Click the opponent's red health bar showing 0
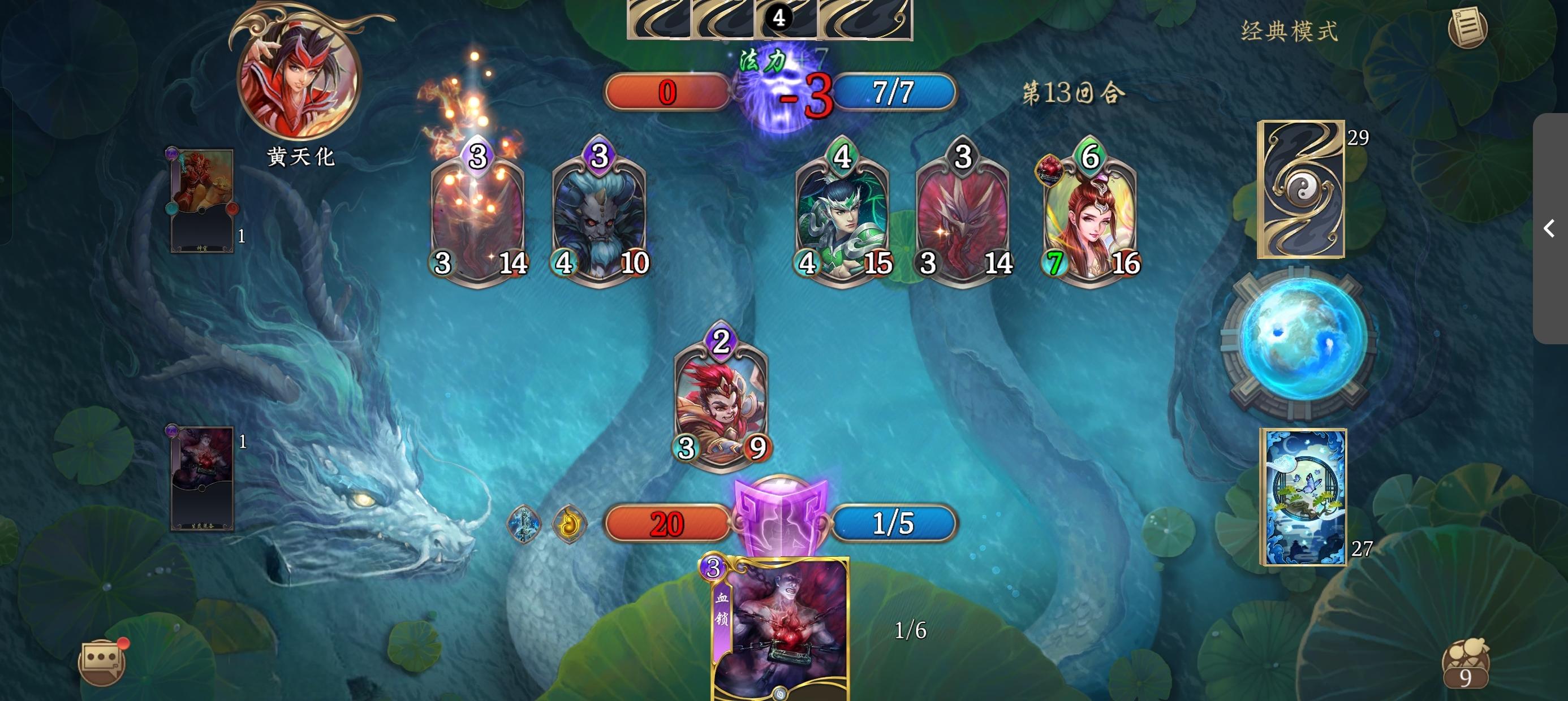Viewport: 1568px width, 701px height. pos(666,93)
